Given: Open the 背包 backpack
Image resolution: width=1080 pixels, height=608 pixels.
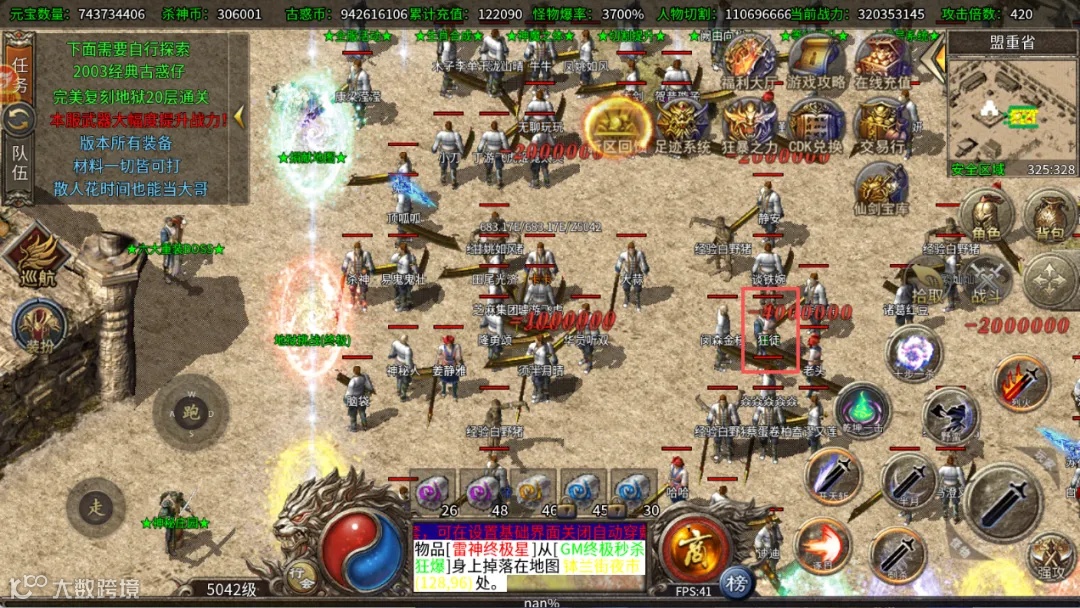Looking at the screenshot, I should [1050, 215].
